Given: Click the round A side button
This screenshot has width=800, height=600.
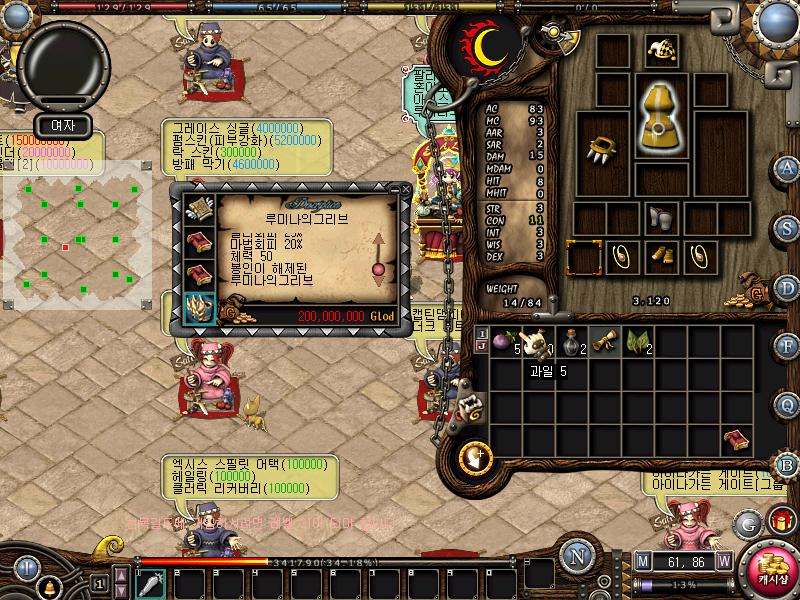Looking at the screenshot, I should tap(787, 168).
